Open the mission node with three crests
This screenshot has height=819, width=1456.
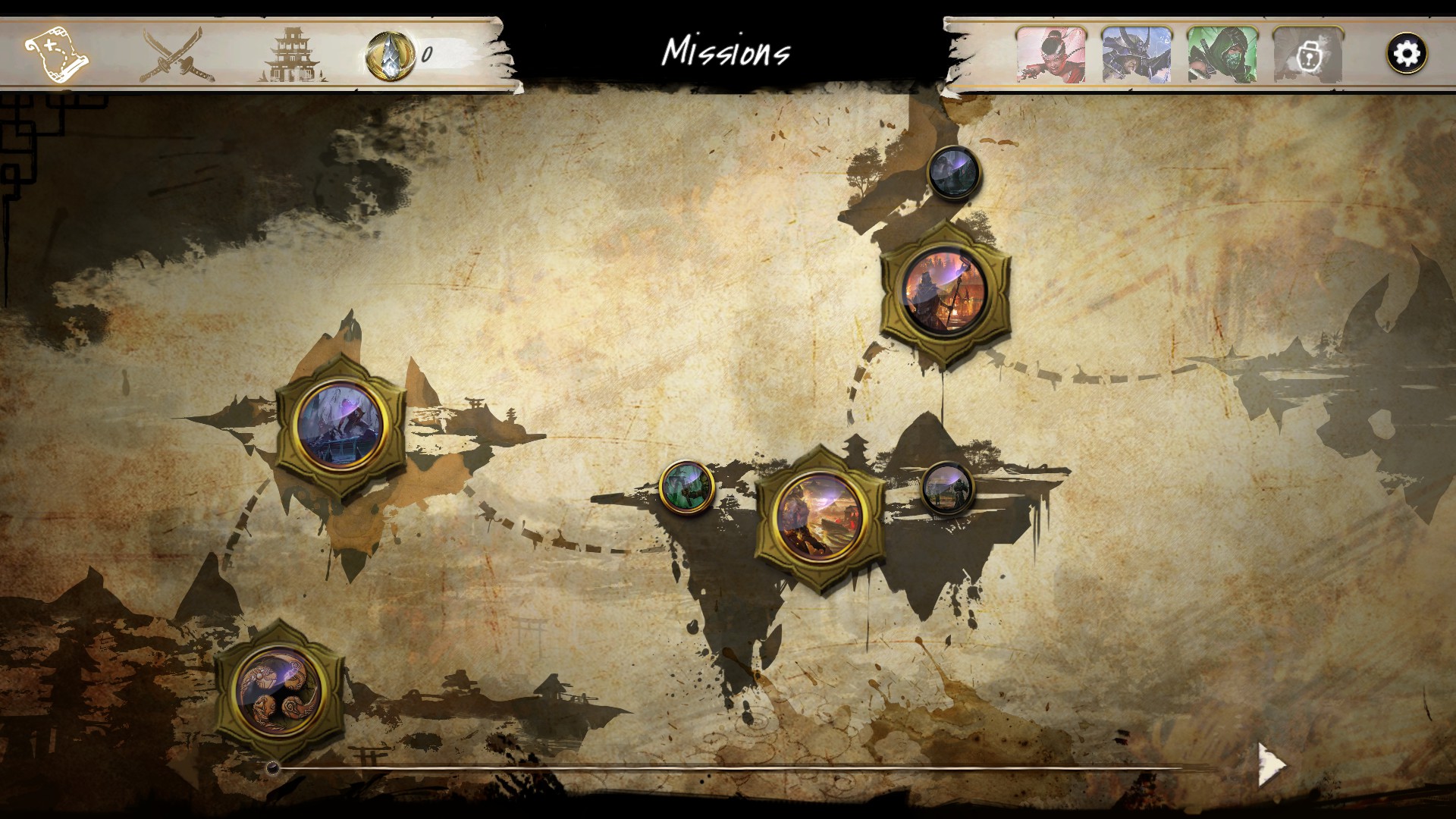coord(279,691)
